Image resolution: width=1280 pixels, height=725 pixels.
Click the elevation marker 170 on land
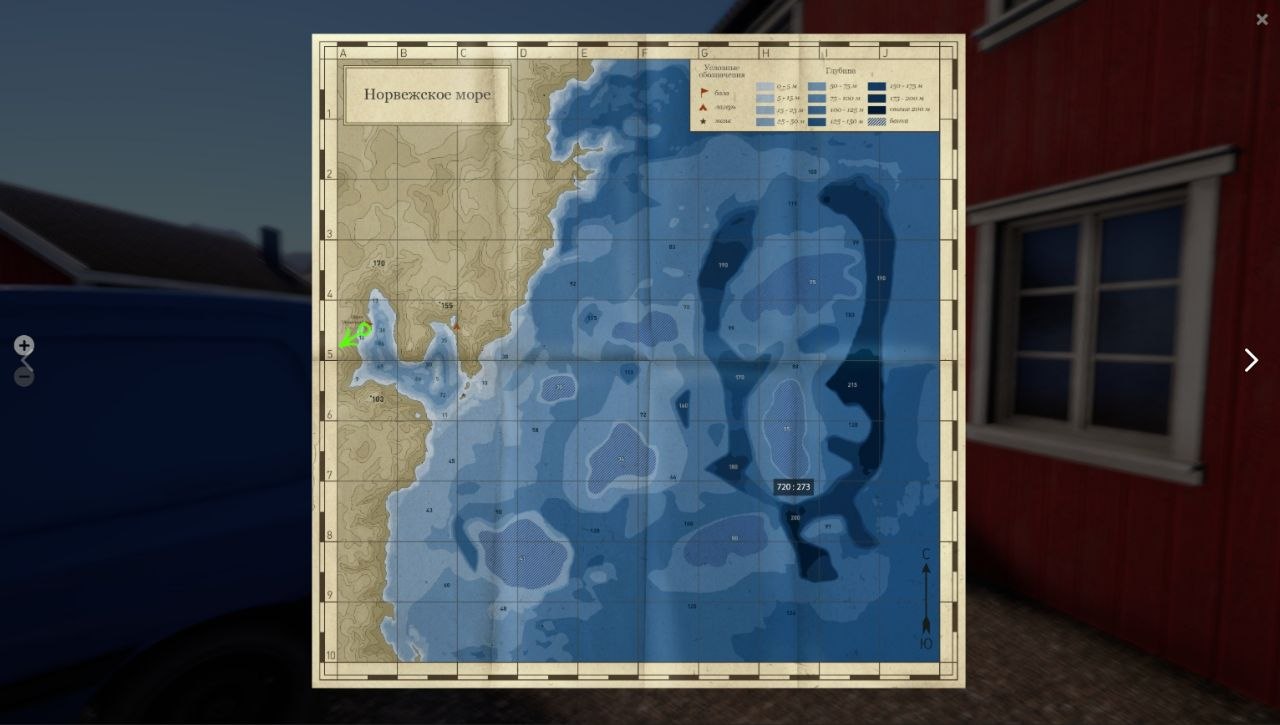point(377,264)
